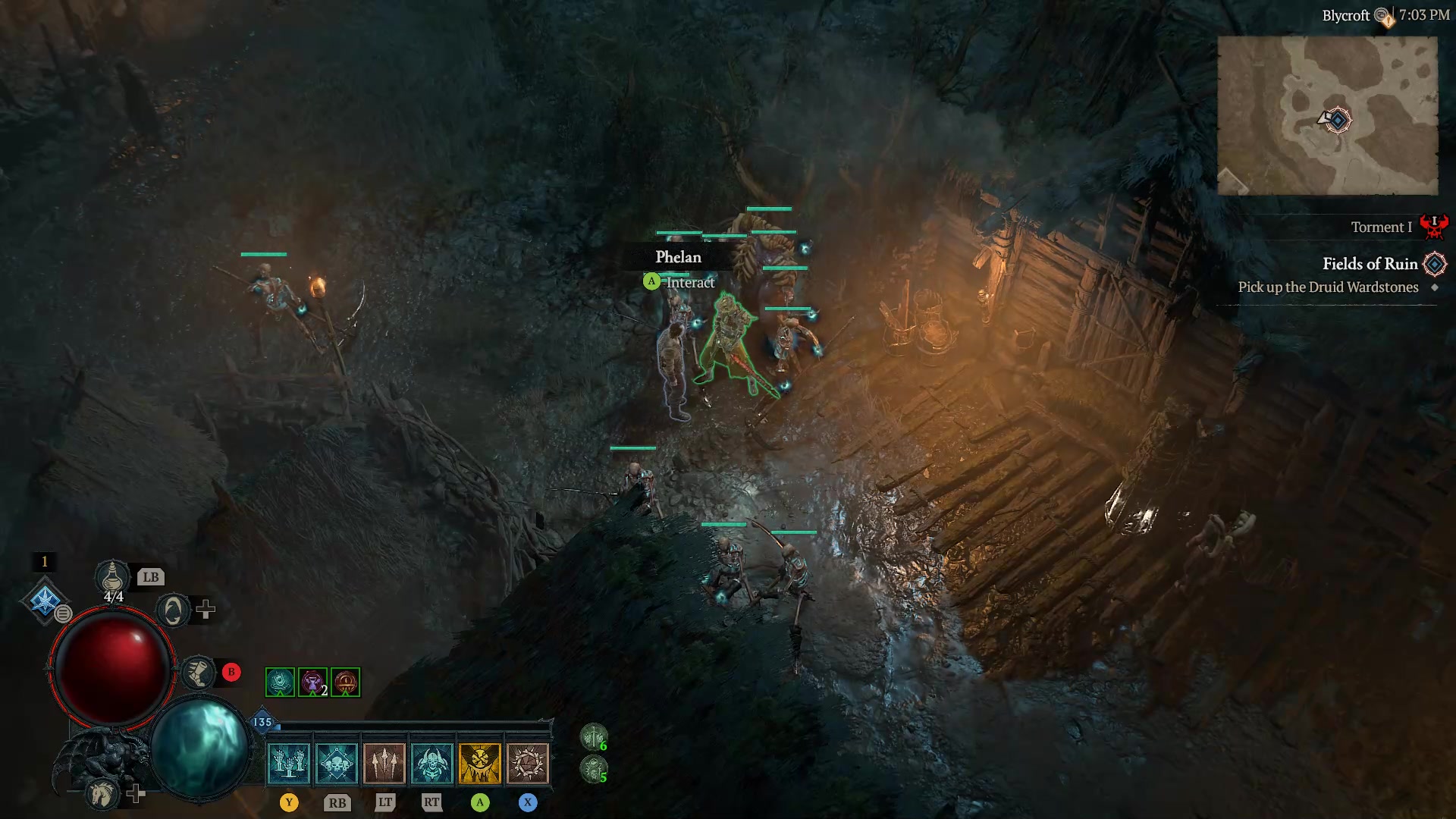Click the hourglass buff showing 2 stacks
Viewport: 1456px width, 819px height.
[x=314, y=682]
